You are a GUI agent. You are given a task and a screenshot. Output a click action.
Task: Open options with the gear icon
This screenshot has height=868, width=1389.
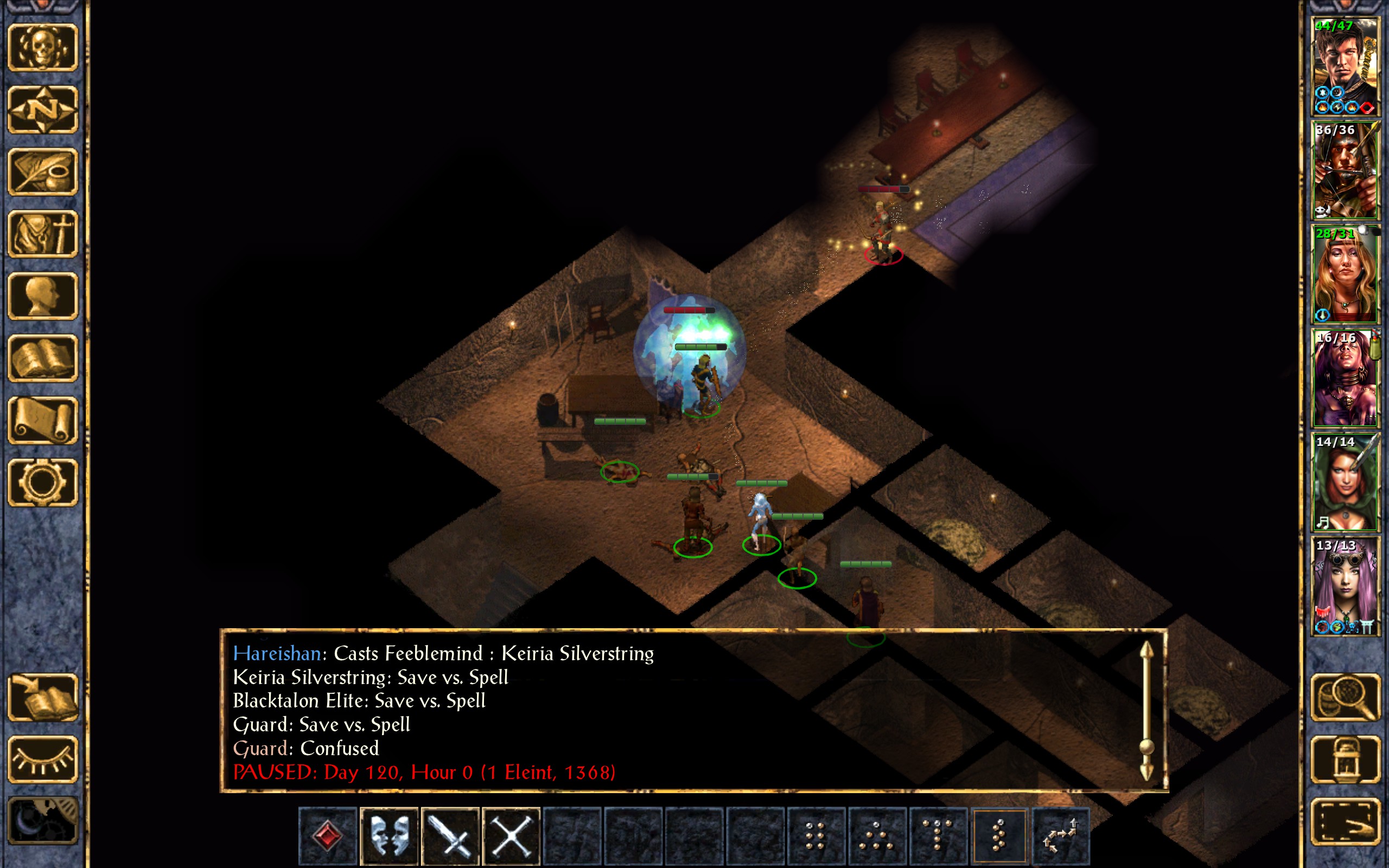pyautogui.click(x=42, y=482)
